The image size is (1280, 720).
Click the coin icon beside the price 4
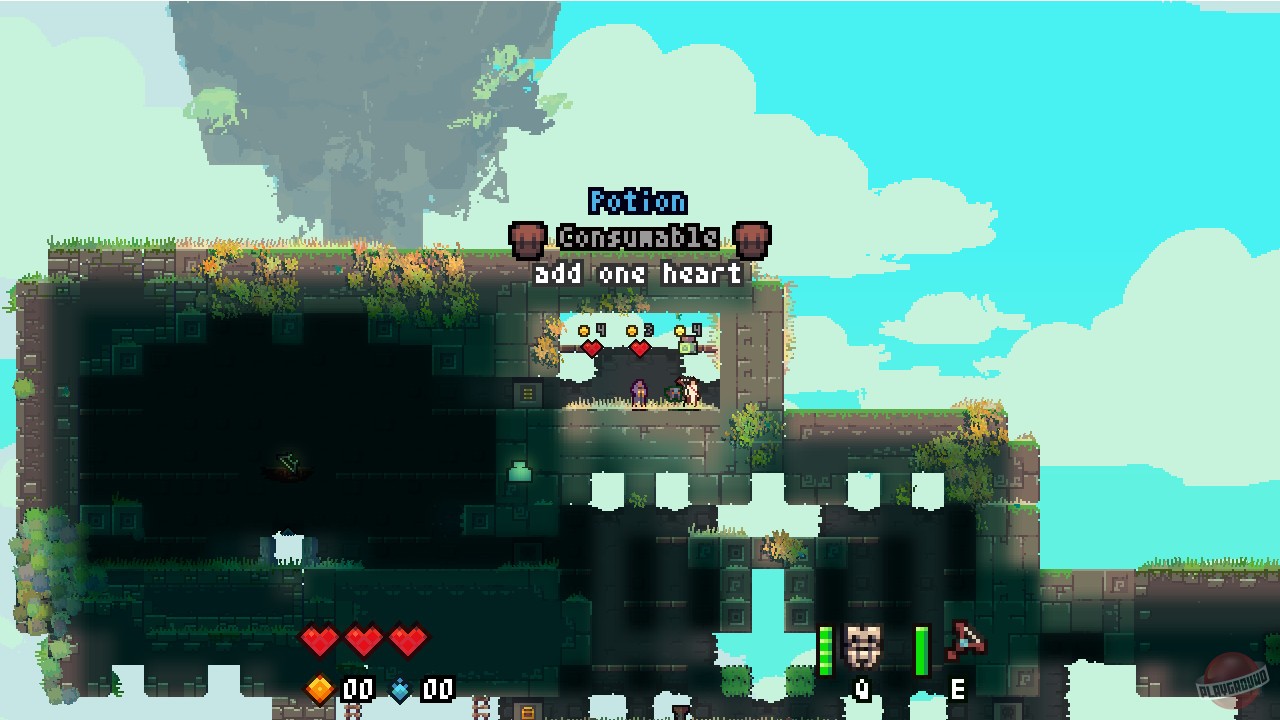583,331
